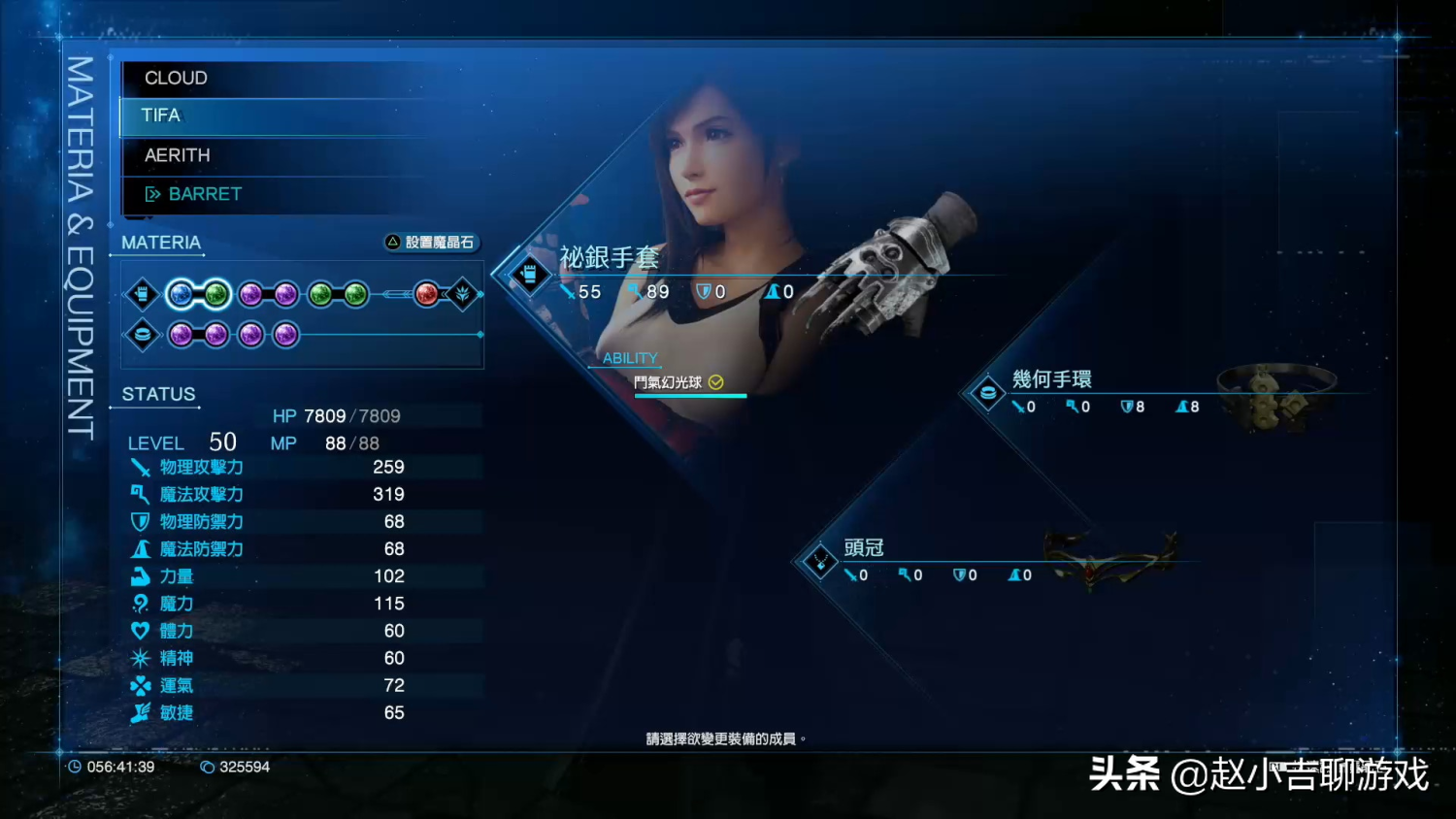This screenshot has height=819, width=1456.
Task: Click the first purple materia in the armor row
Action: coord(181,334)
